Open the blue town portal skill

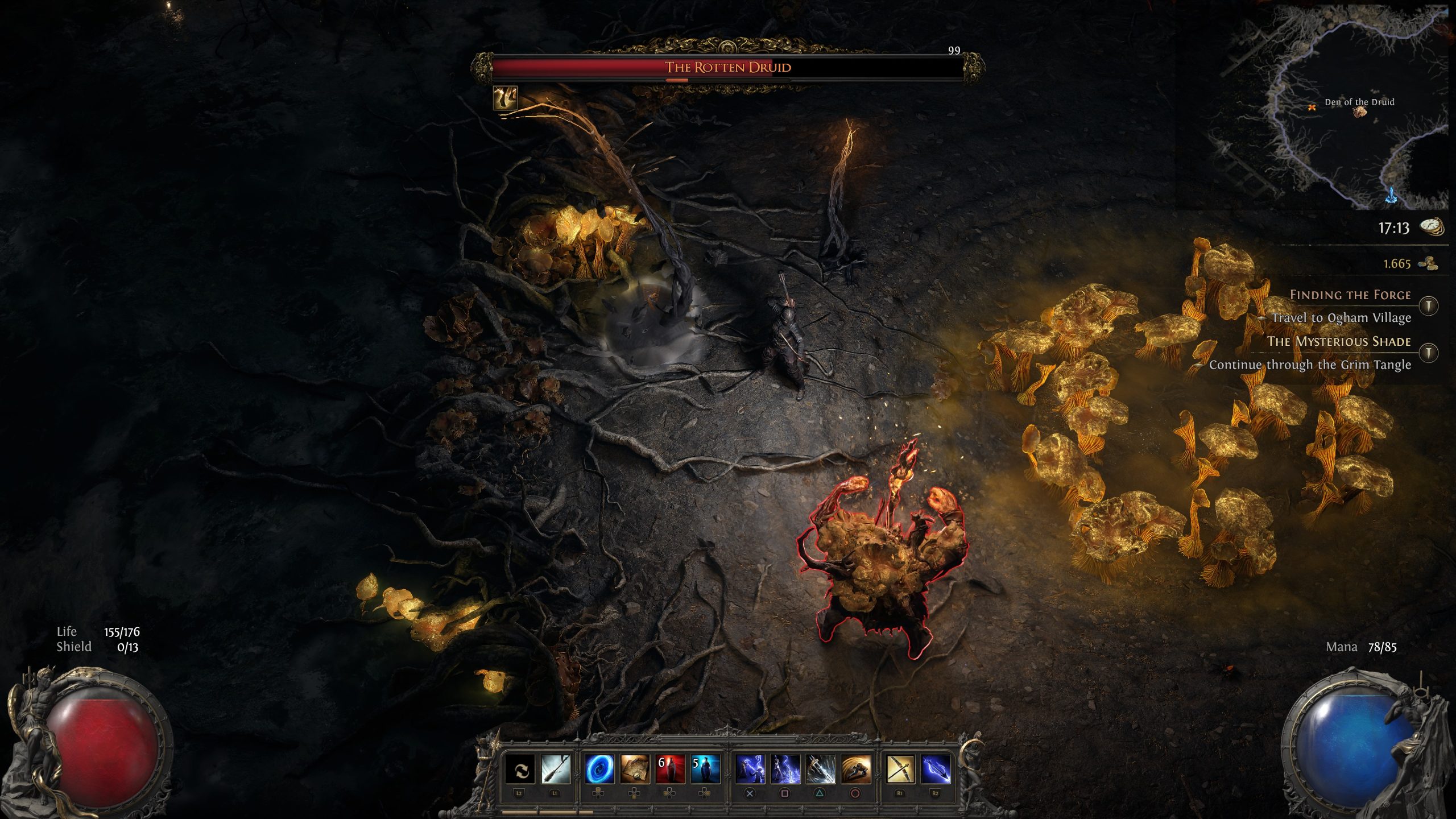[599, 770]
